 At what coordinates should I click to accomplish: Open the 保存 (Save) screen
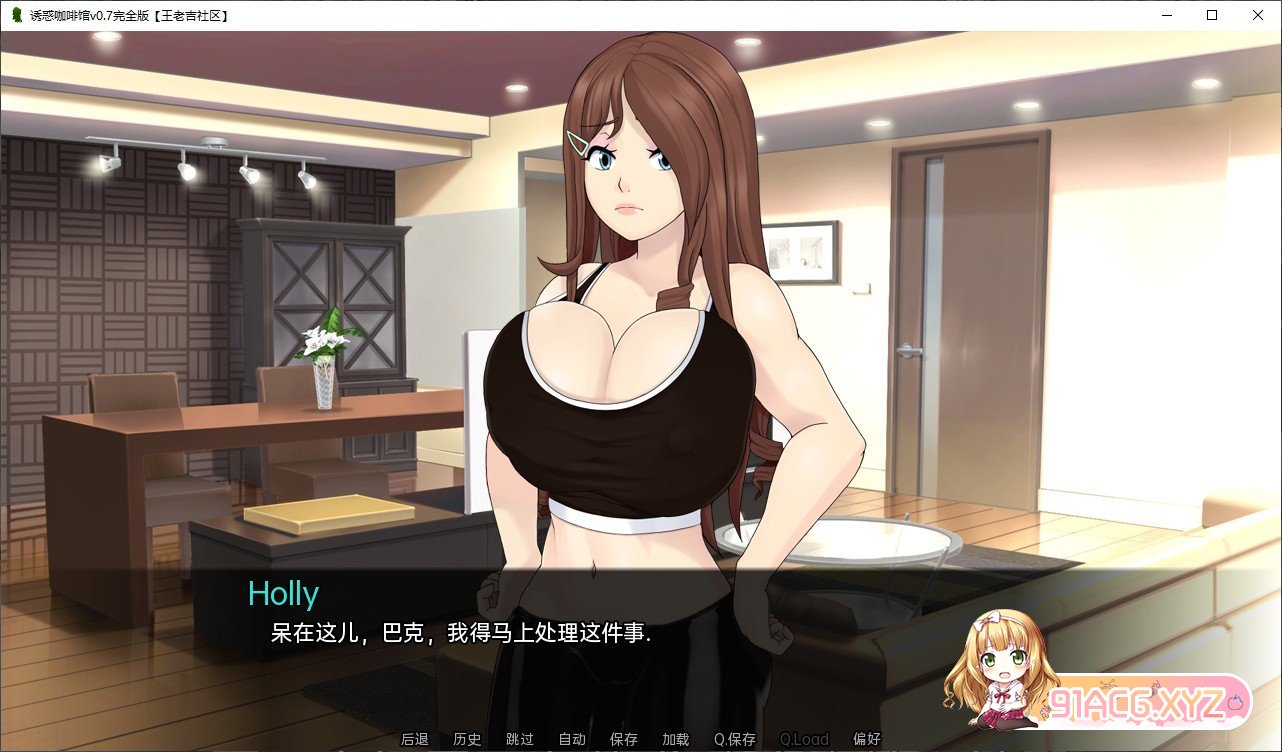point(624,740)
